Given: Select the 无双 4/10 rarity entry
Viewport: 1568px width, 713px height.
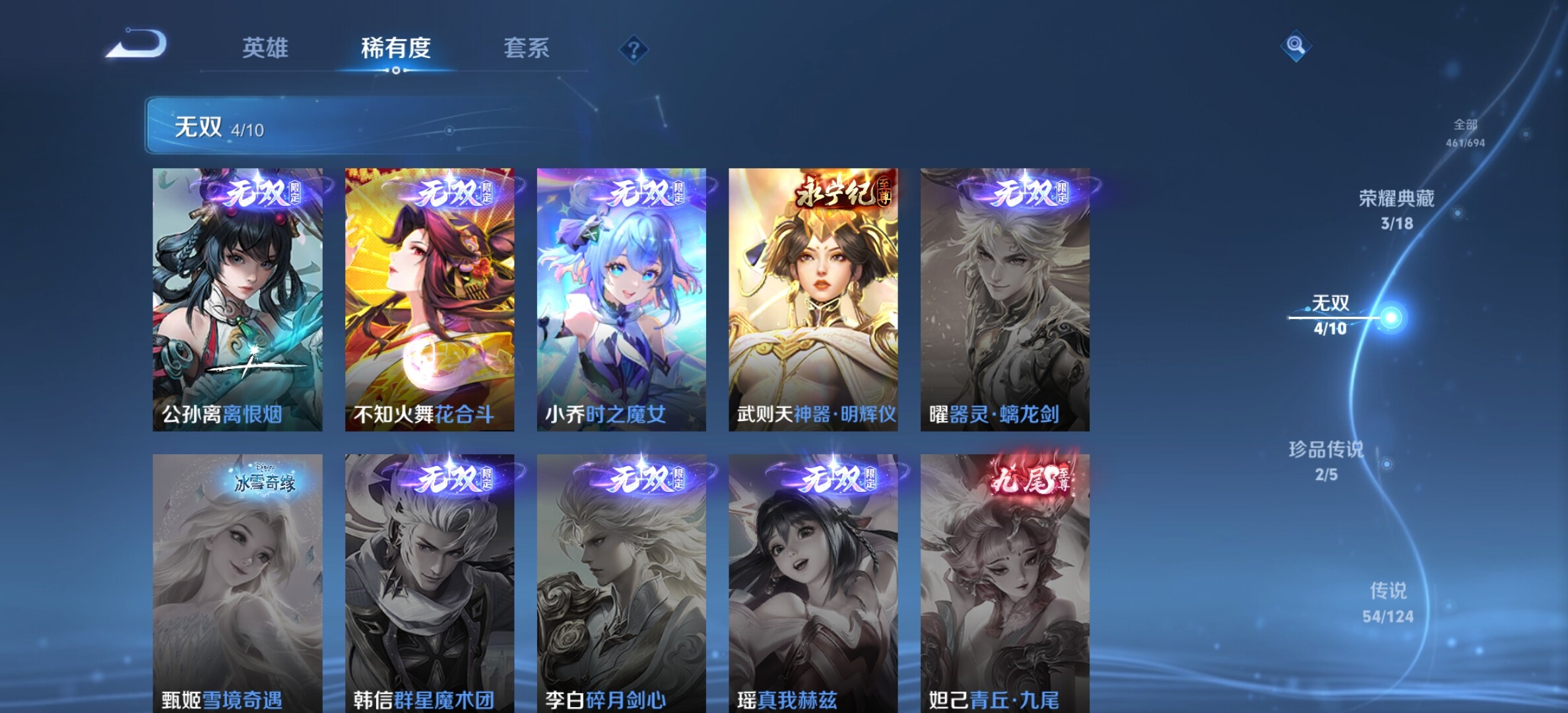Looking at the screenshot, I should click(1330, 315).
